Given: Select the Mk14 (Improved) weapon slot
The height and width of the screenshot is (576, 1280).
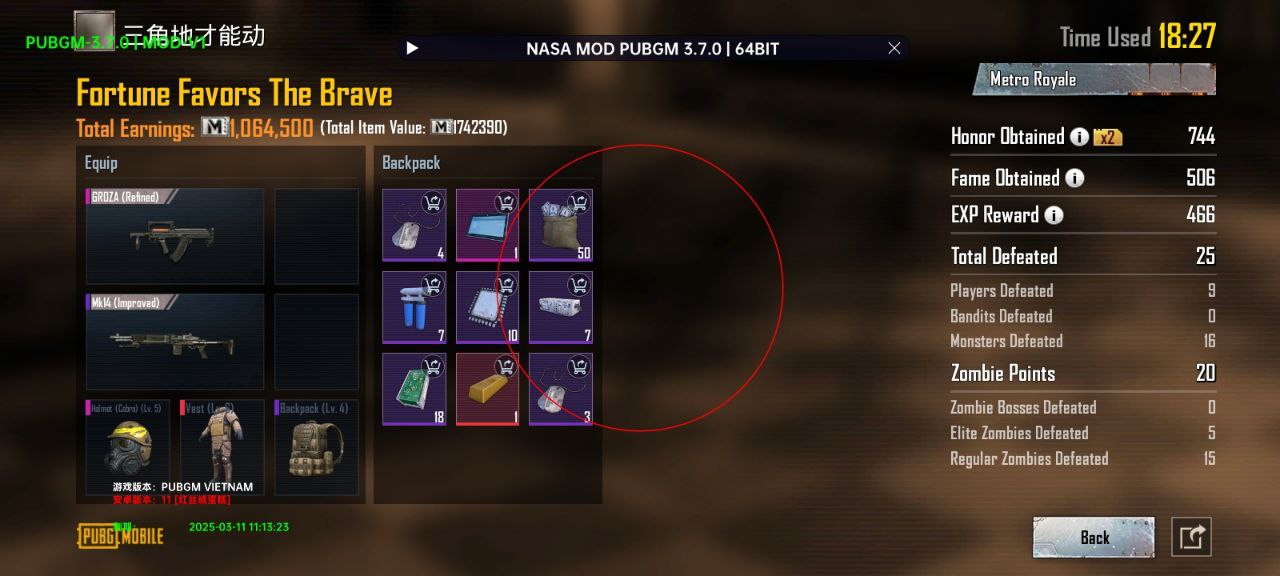Looking at the screenshot, I should click(175, 341).
